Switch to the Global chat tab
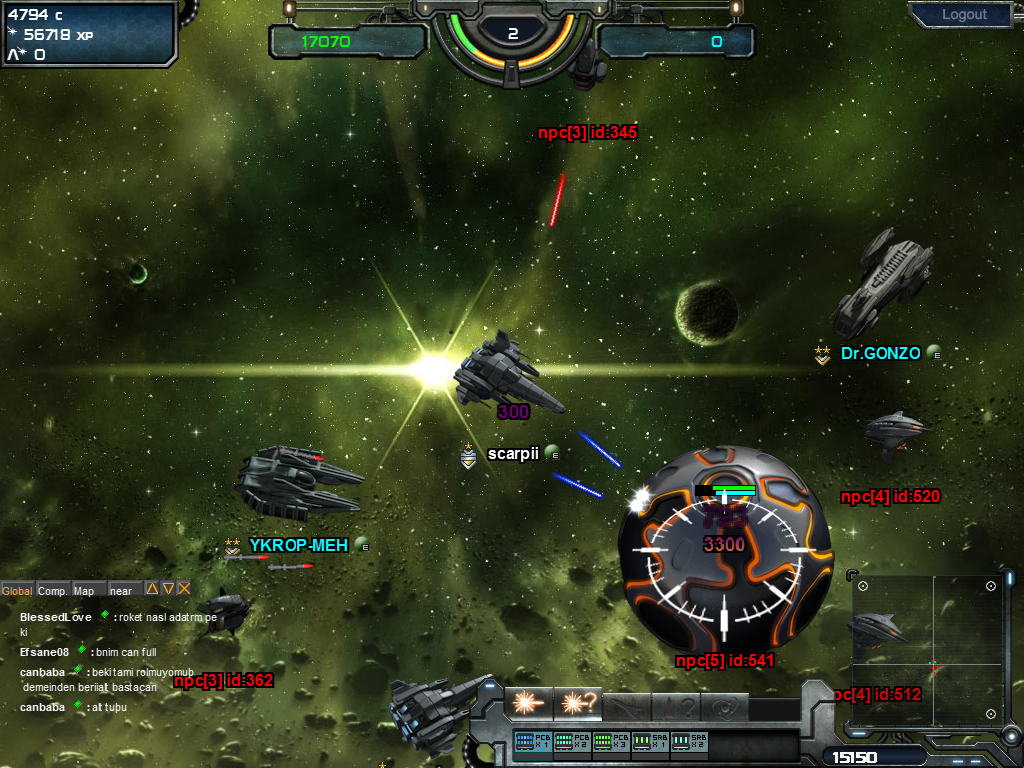 coord(17,591)
